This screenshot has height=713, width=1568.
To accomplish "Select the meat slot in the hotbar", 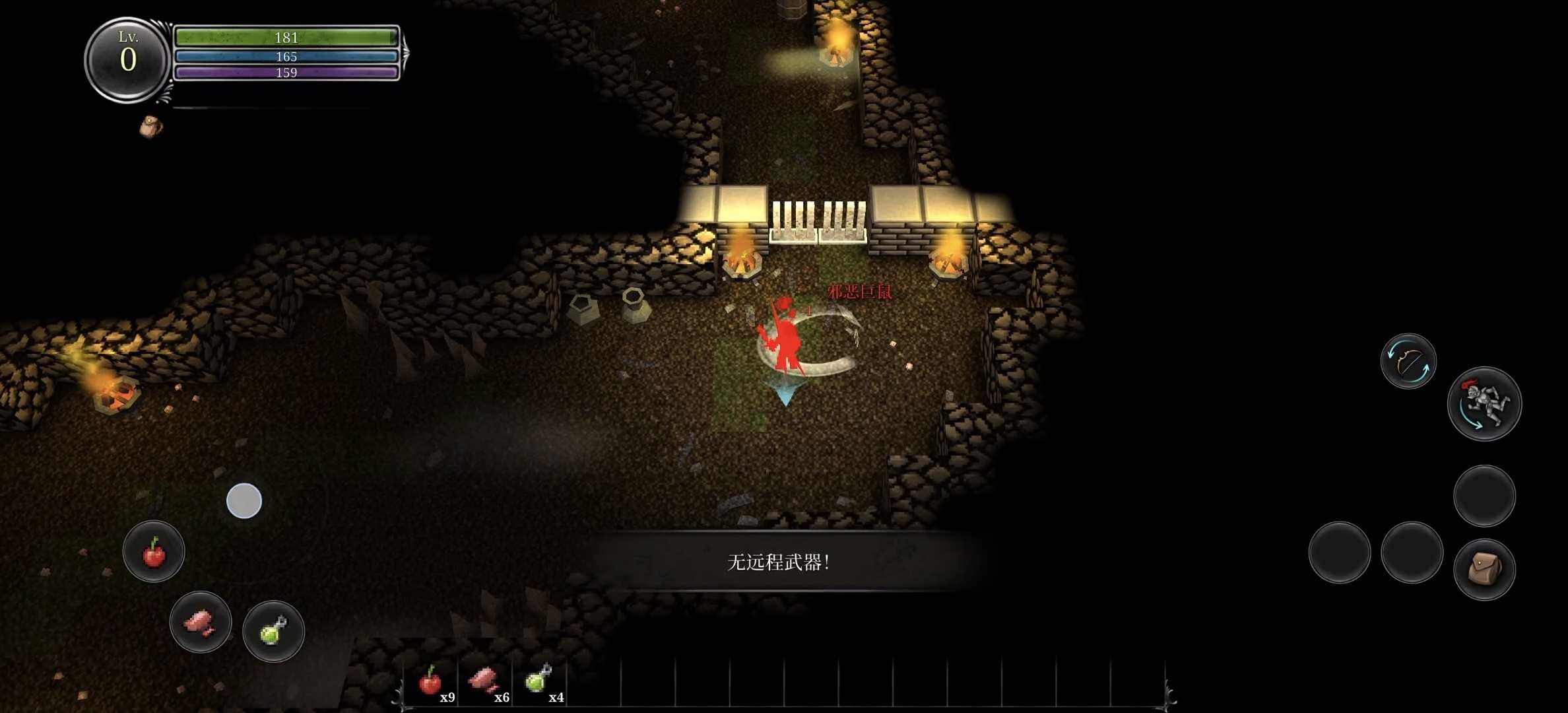I will click(x=486, y=681).
